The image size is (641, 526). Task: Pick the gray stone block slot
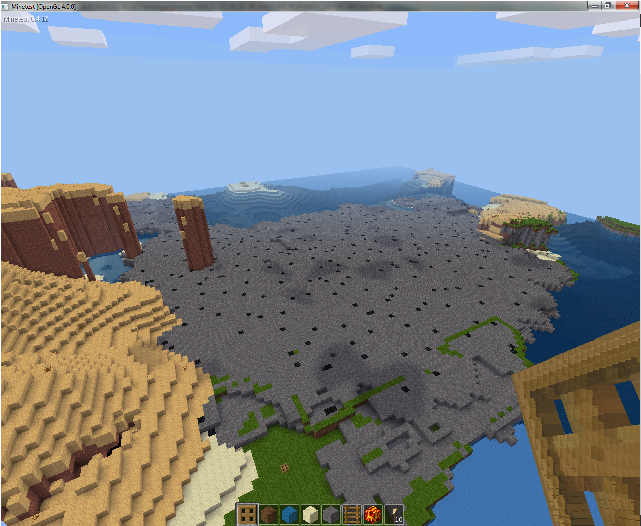[x=331, y=515]
